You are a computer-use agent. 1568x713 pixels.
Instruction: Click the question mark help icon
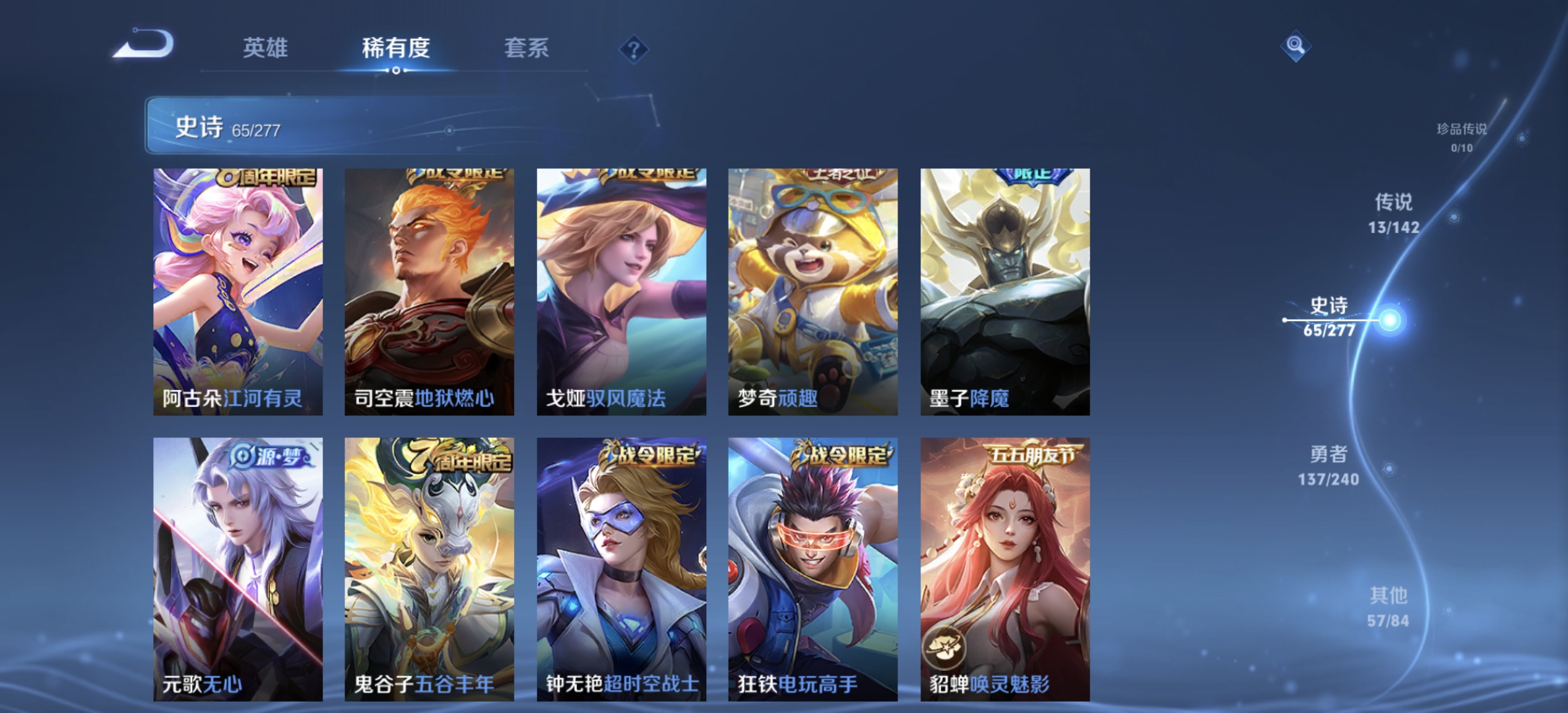point(633,48)
